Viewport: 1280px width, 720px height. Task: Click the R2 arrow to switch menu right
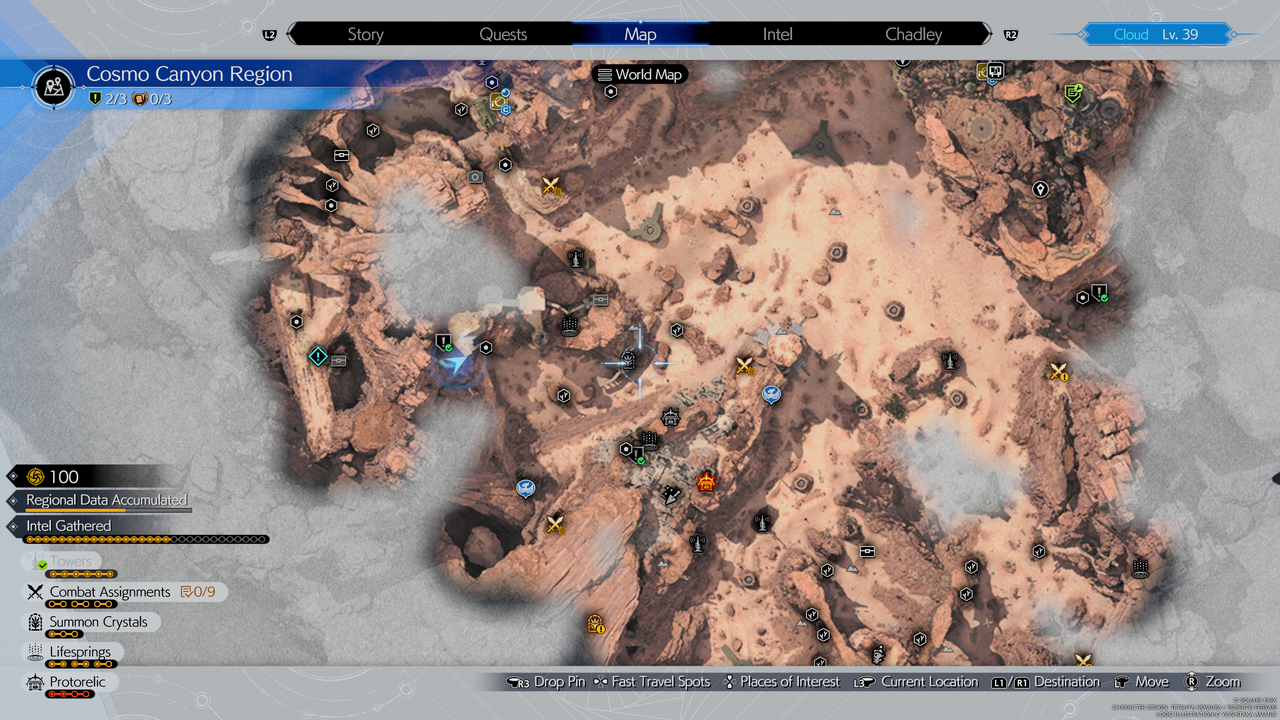click(x=1011, y=33)
